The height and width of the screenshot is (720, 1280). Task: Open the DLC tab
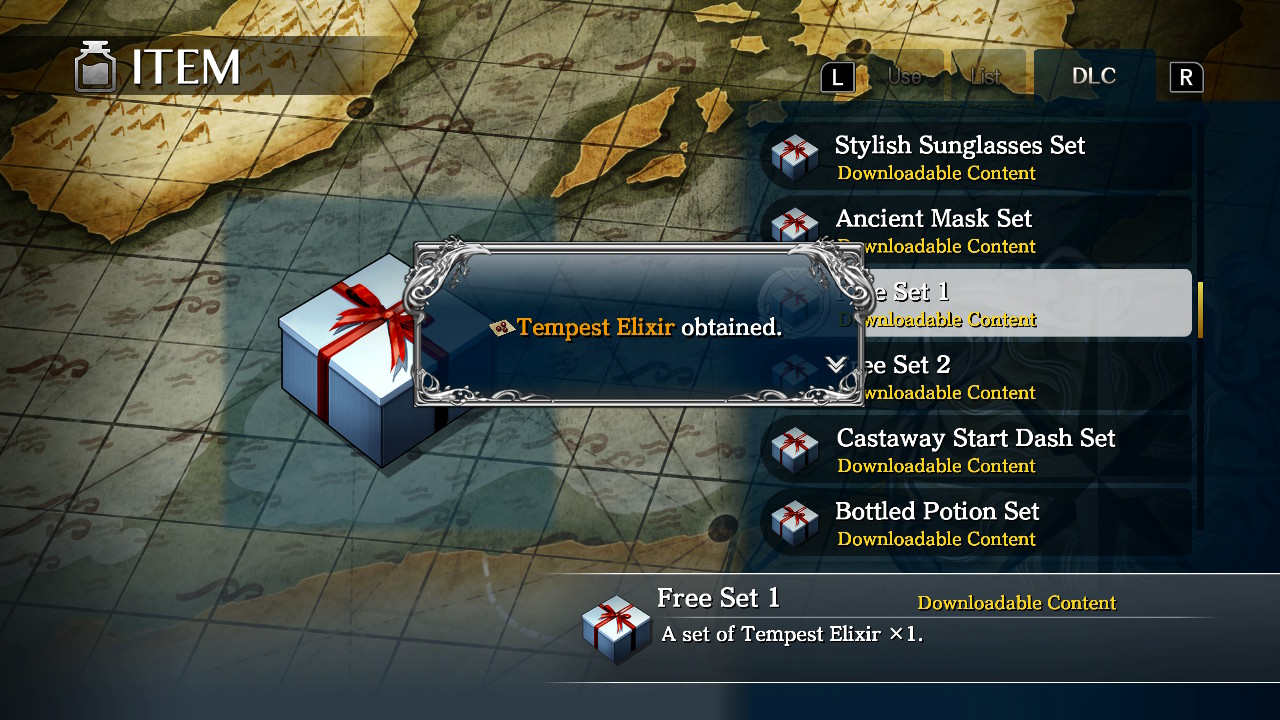(1094, 75)
